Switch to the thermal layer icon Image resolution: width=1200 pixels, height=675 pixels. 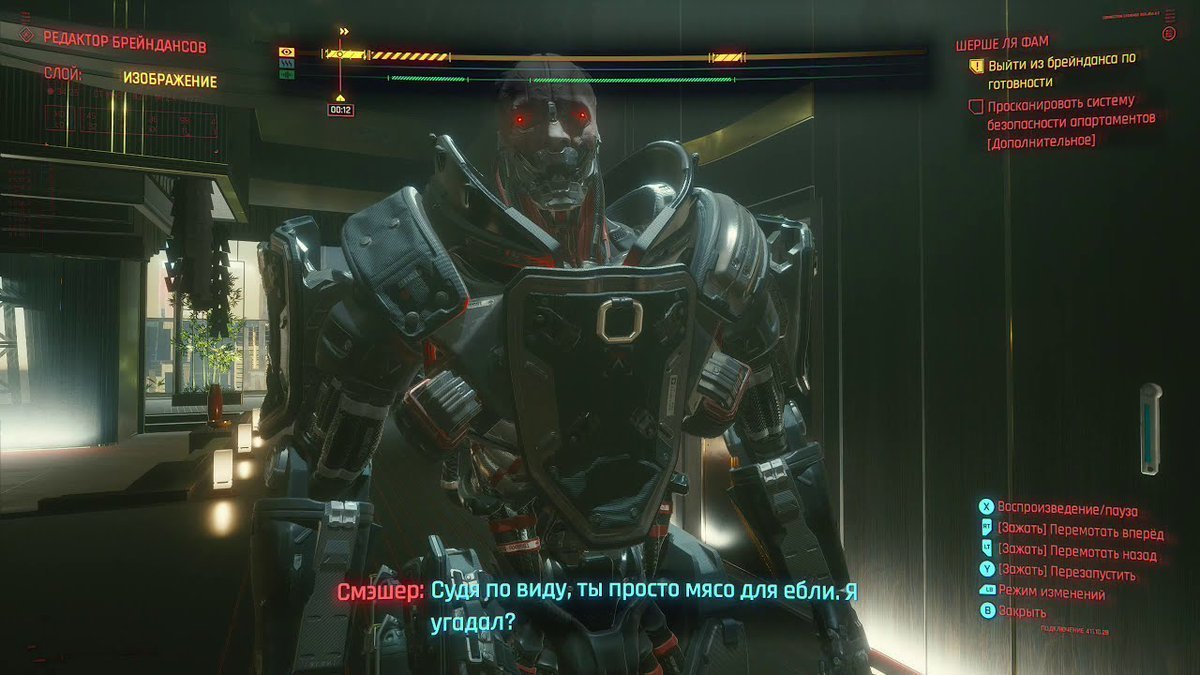point(287,62)
